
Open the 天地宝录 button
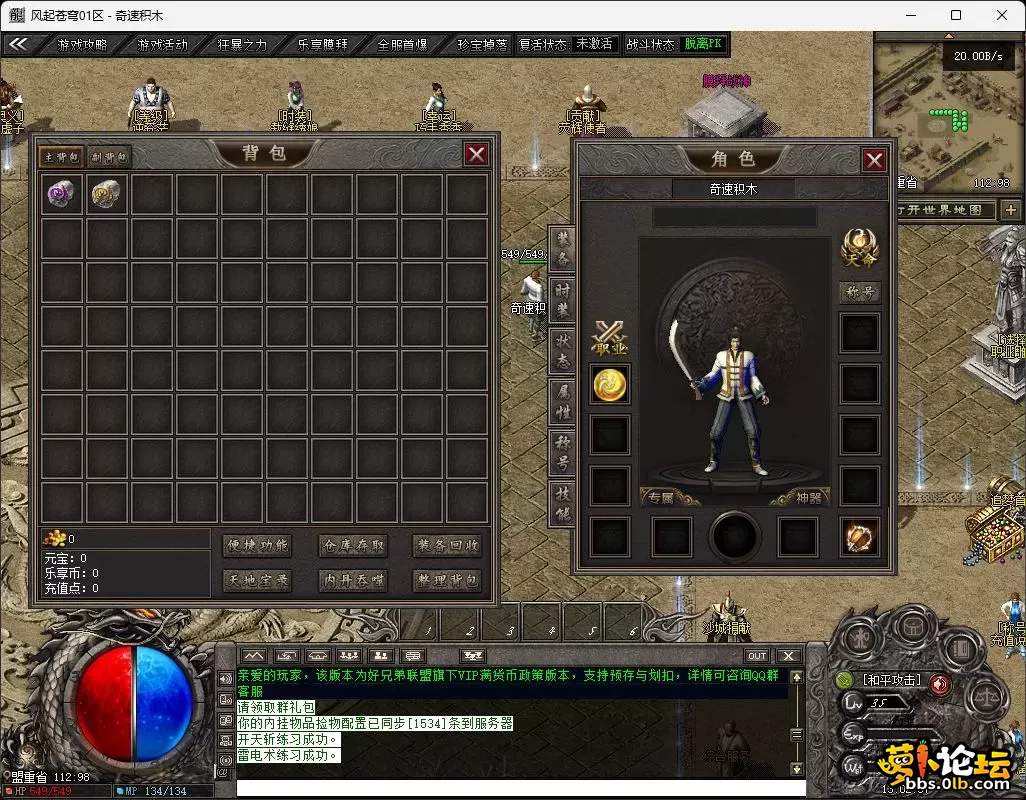click(257, 580)
